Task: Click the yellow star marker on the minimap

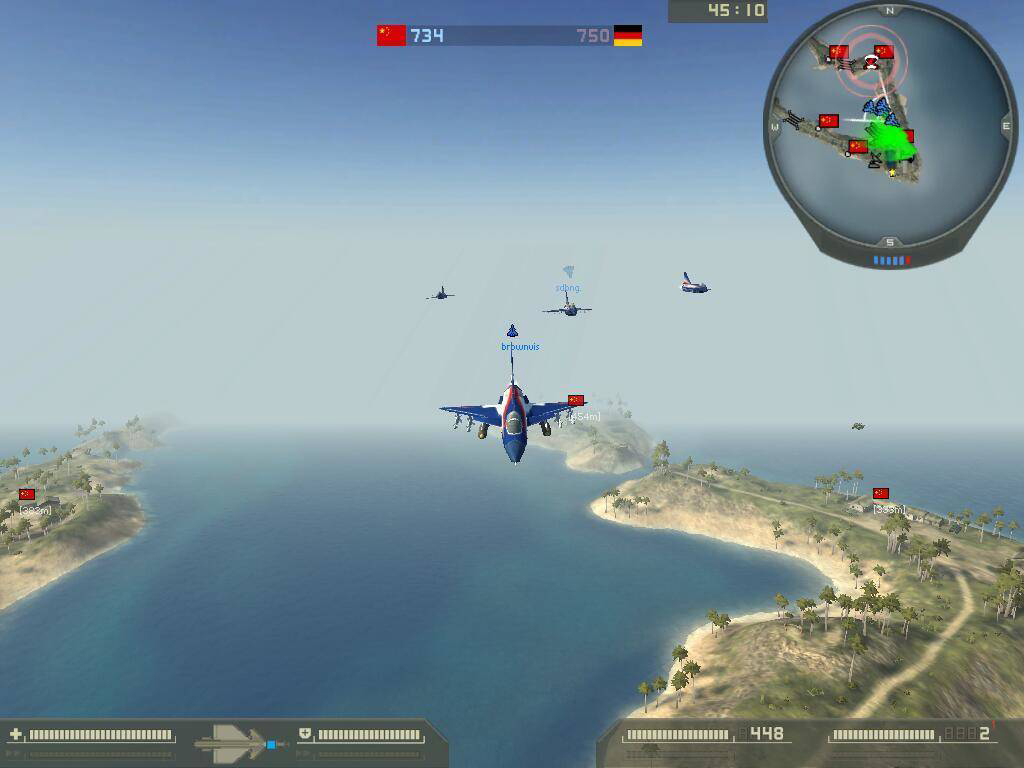Action: tap(892, 172)
